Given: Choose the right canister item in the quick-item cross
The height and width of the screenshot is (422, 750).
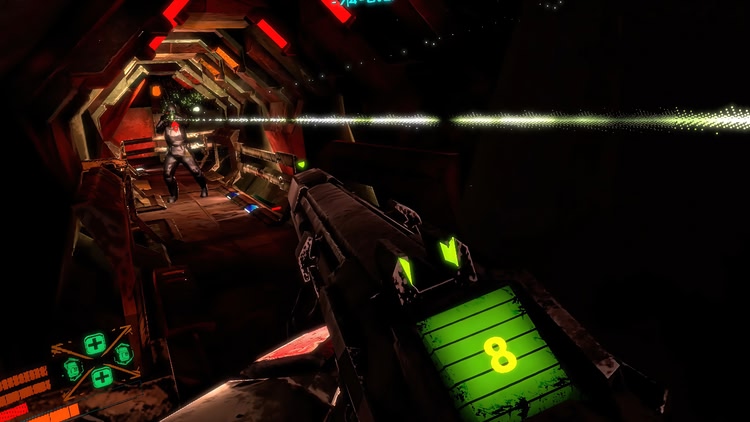Looking at the screenshot, I should [x=123, y=354].
